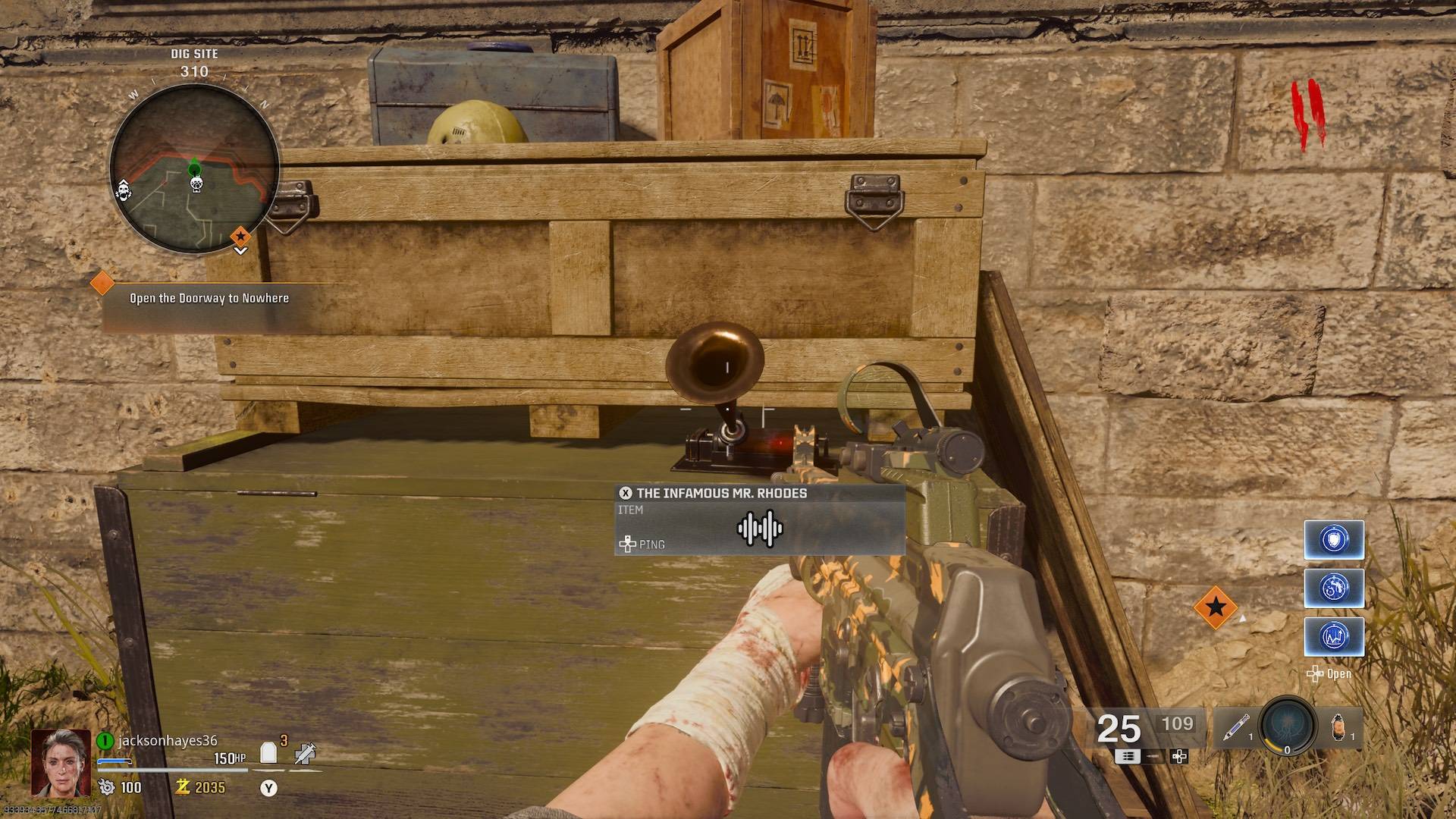Click the orange star marker on minimap edge
1456x819 pixels.
click(240, 236)
